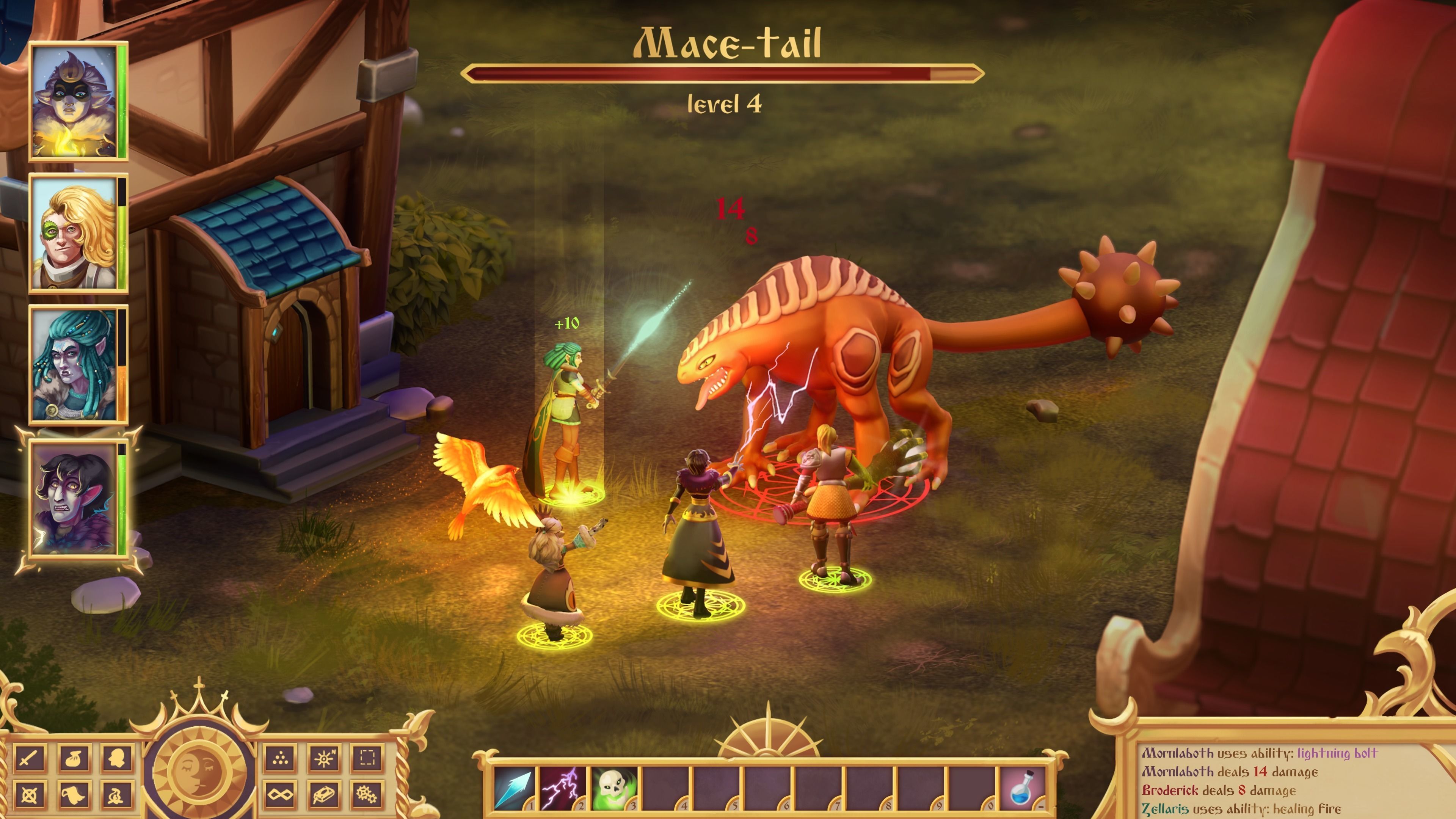Cast the lightning bolt ability
The image size is (1456, 819).
562,788
